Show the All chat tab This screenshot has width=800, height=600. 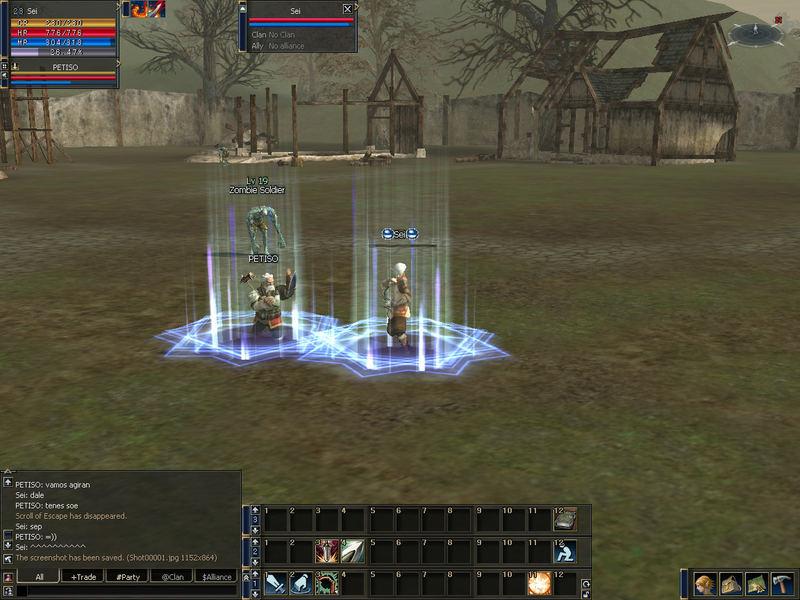(x=39, y=576)
